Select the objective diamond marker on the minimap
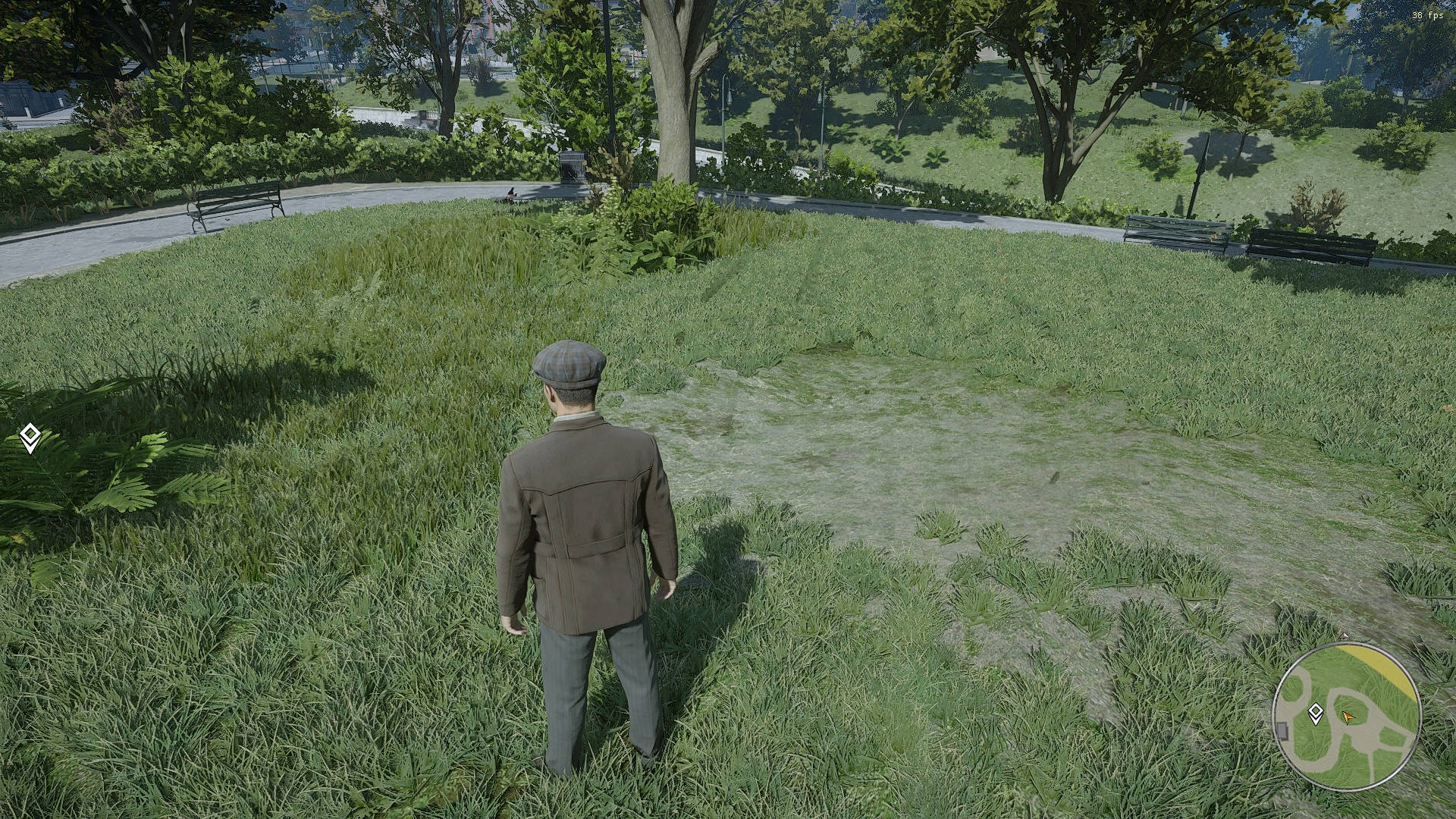Viewport: 1456px width, 819px height. [x=1316, y=712]
